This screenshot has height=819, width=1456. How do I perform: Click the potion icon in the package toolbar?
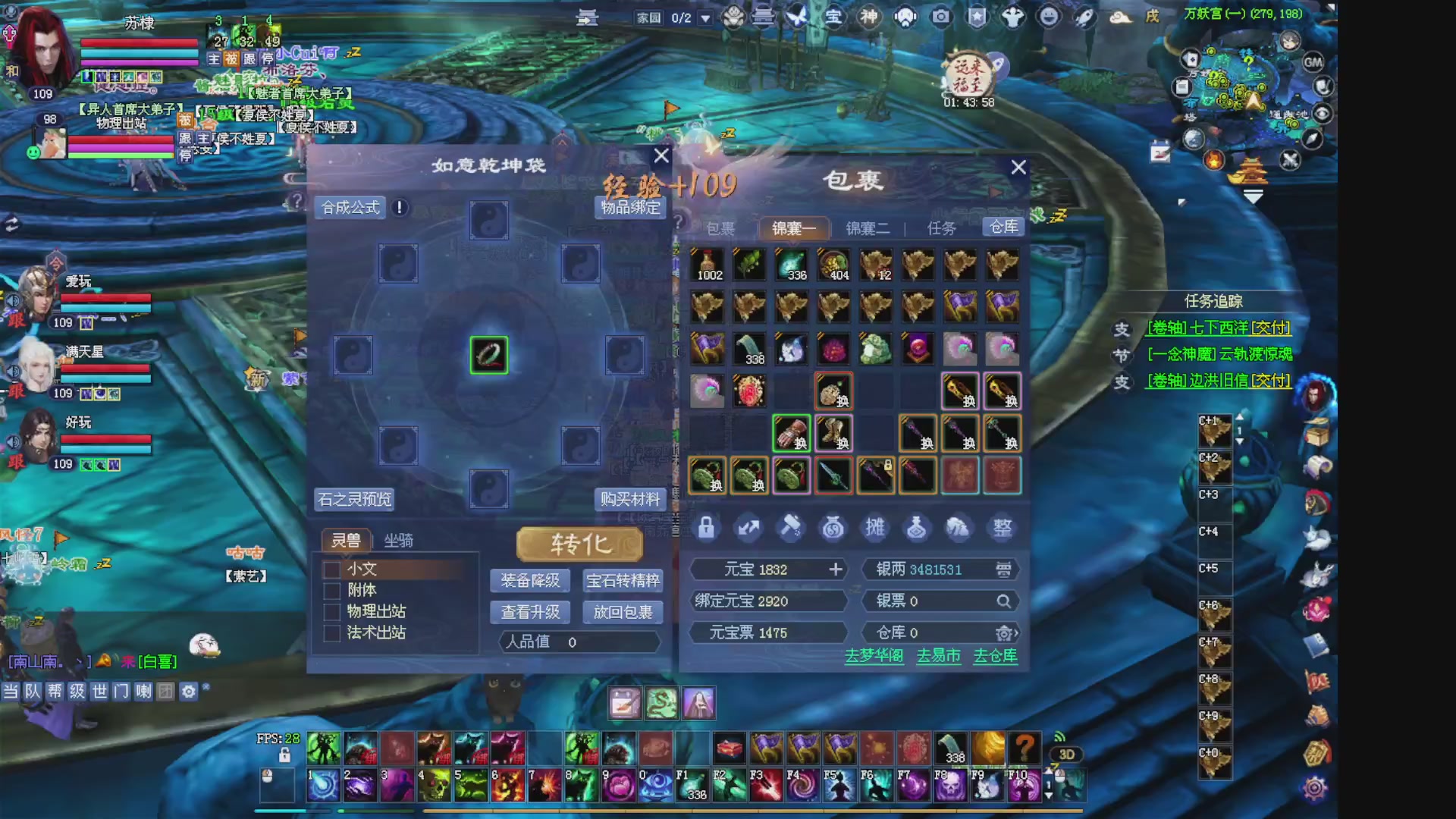tap(918, 529)
